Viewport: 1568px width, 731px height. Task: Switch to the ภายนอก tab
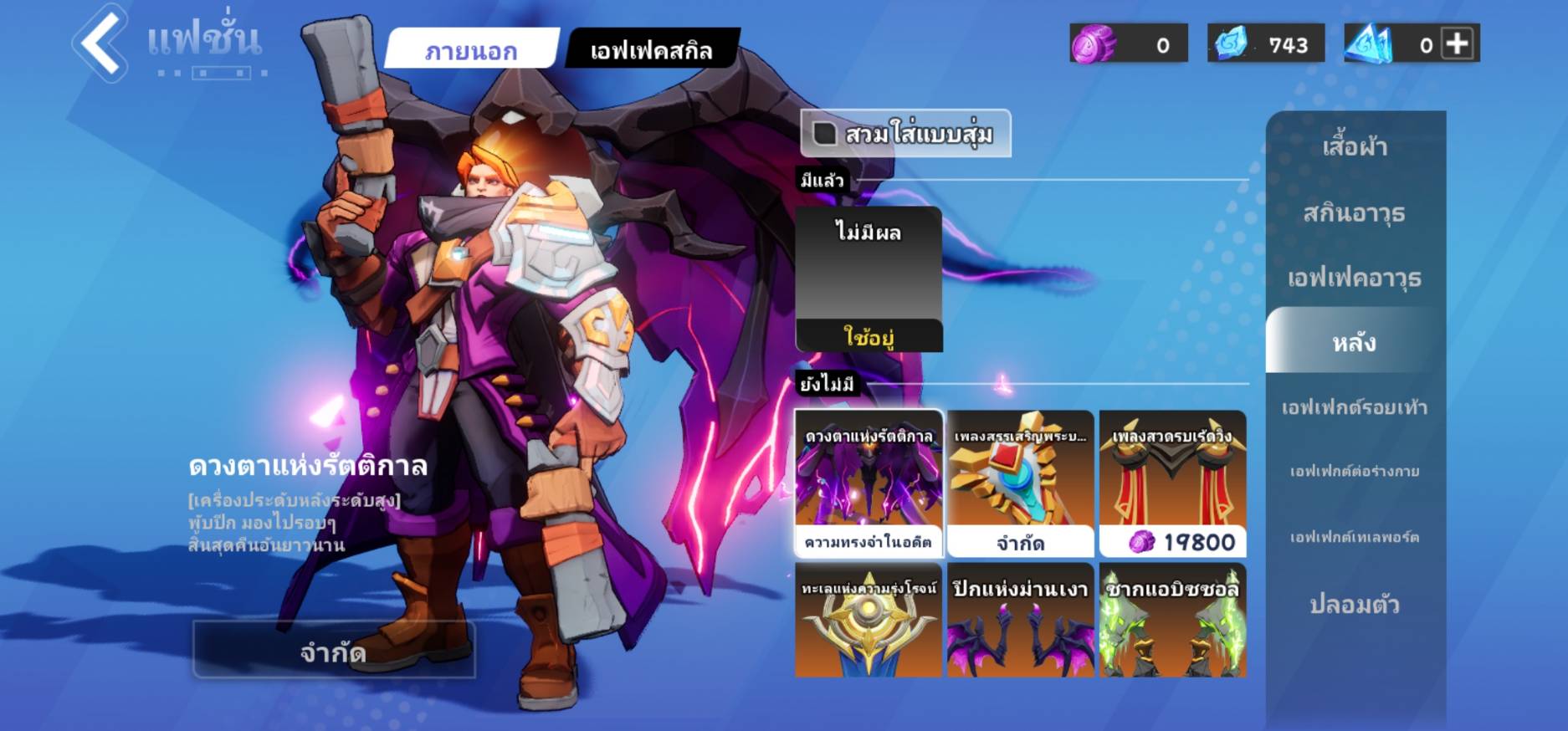point(471,50)
